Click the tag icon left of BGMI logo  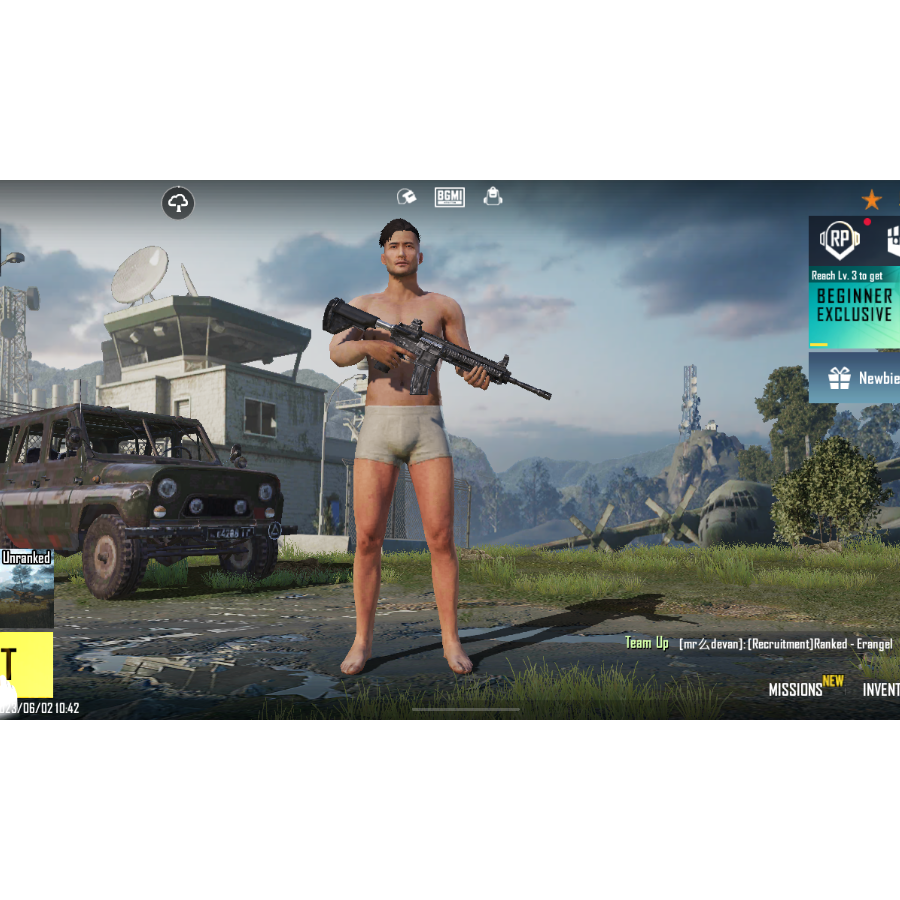tap(406, 197)
